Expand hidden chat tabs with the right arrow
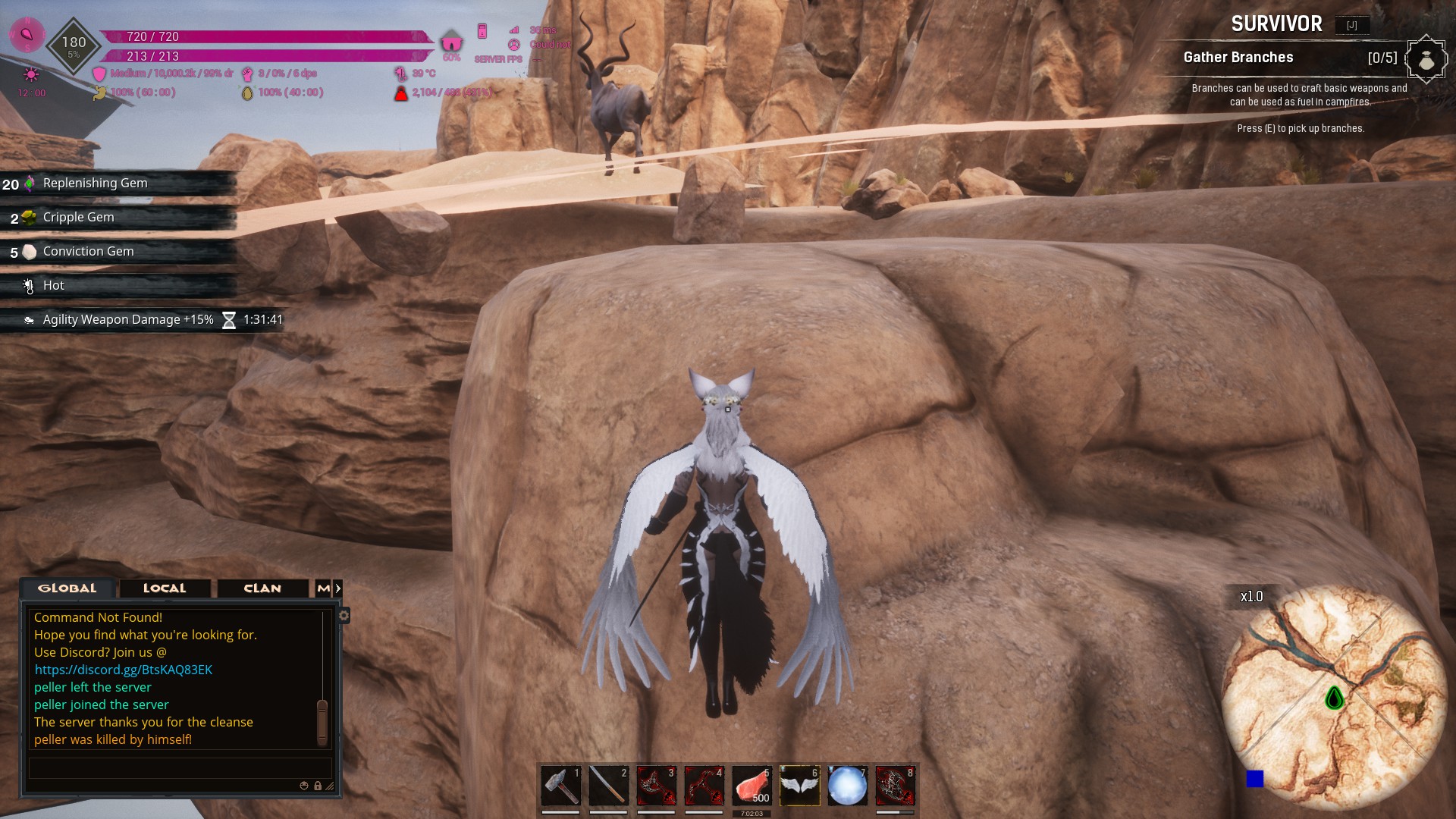1456x819 pixels. pos(339,588)
